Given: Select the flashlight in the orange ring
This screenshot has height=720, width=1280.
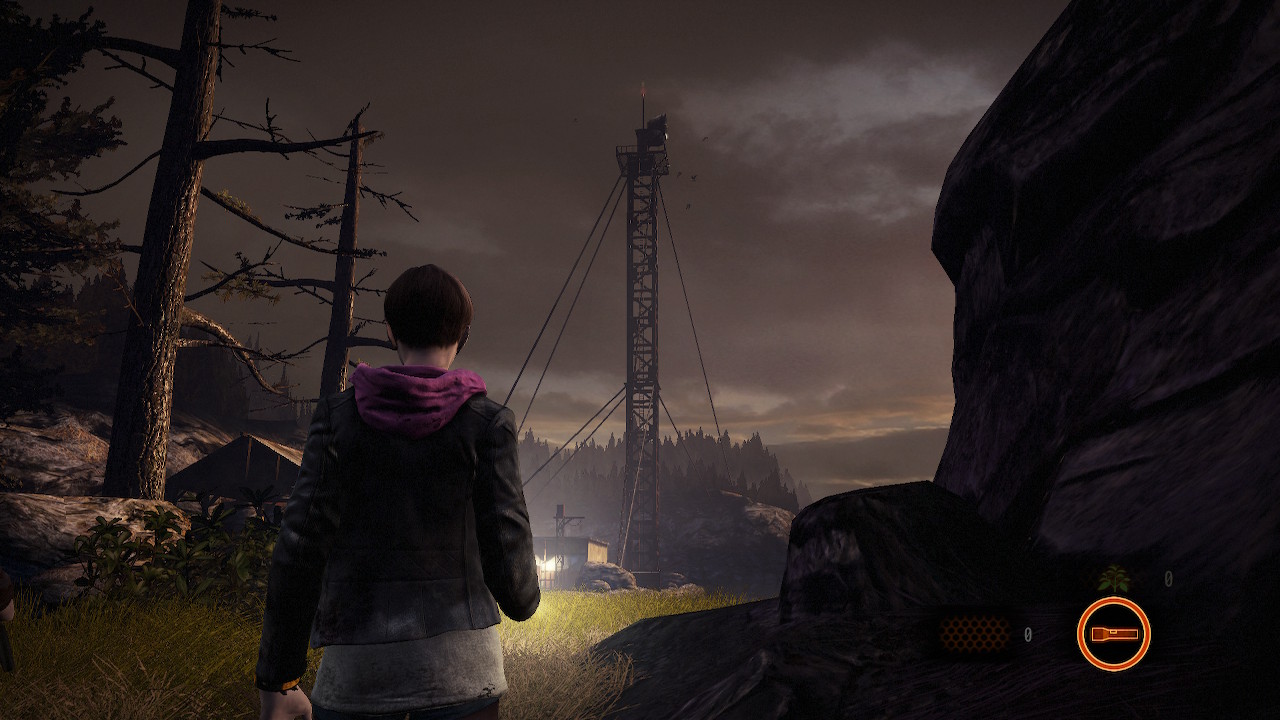Looking at the screenshot, I should (1113, 633).
